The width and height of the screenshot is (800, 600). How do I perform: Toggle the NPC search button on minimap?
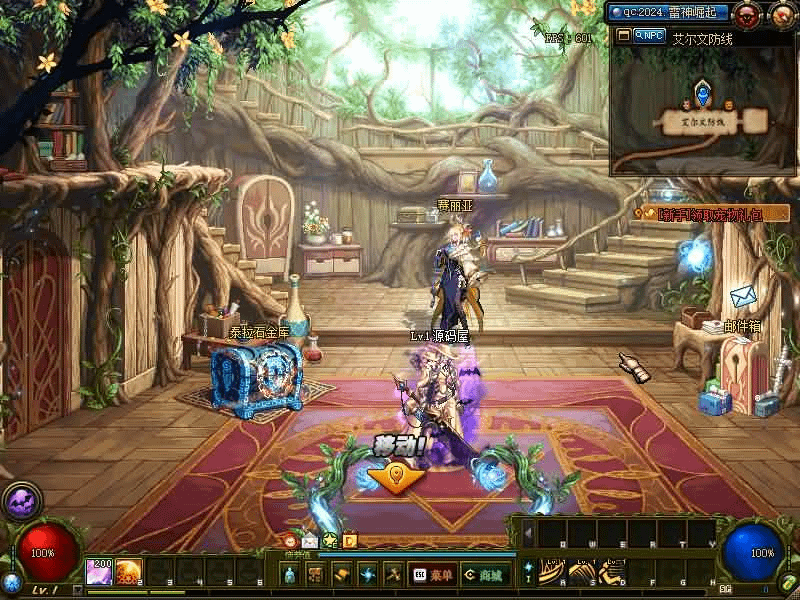(648, 36)
